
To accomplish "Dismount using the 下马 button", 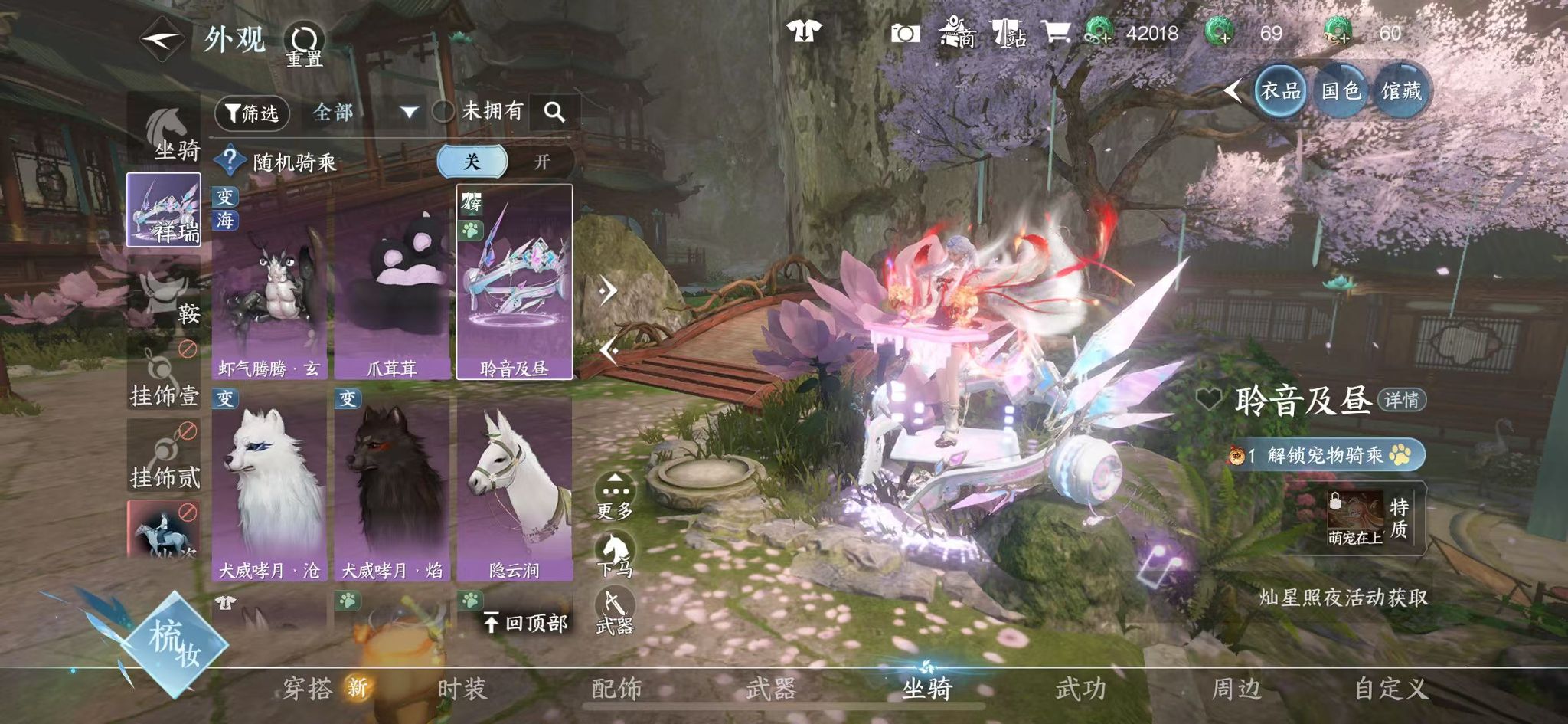I will click(x=615, y=555).
